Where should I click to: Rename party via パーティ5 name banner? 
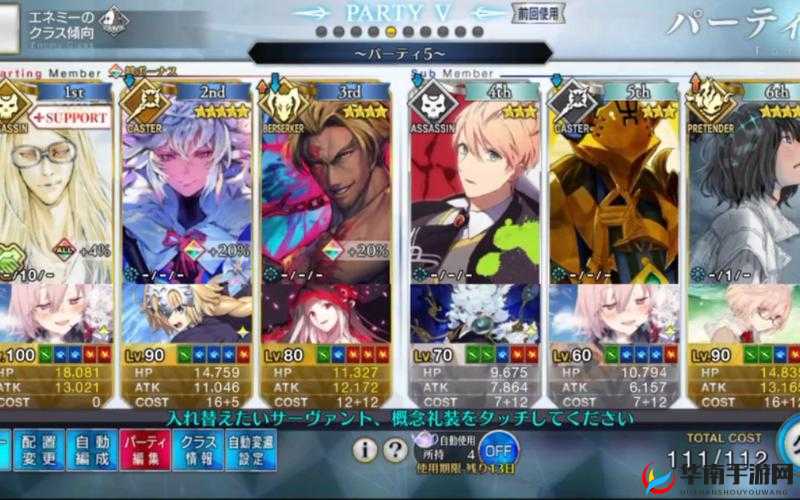click(399, 52)
